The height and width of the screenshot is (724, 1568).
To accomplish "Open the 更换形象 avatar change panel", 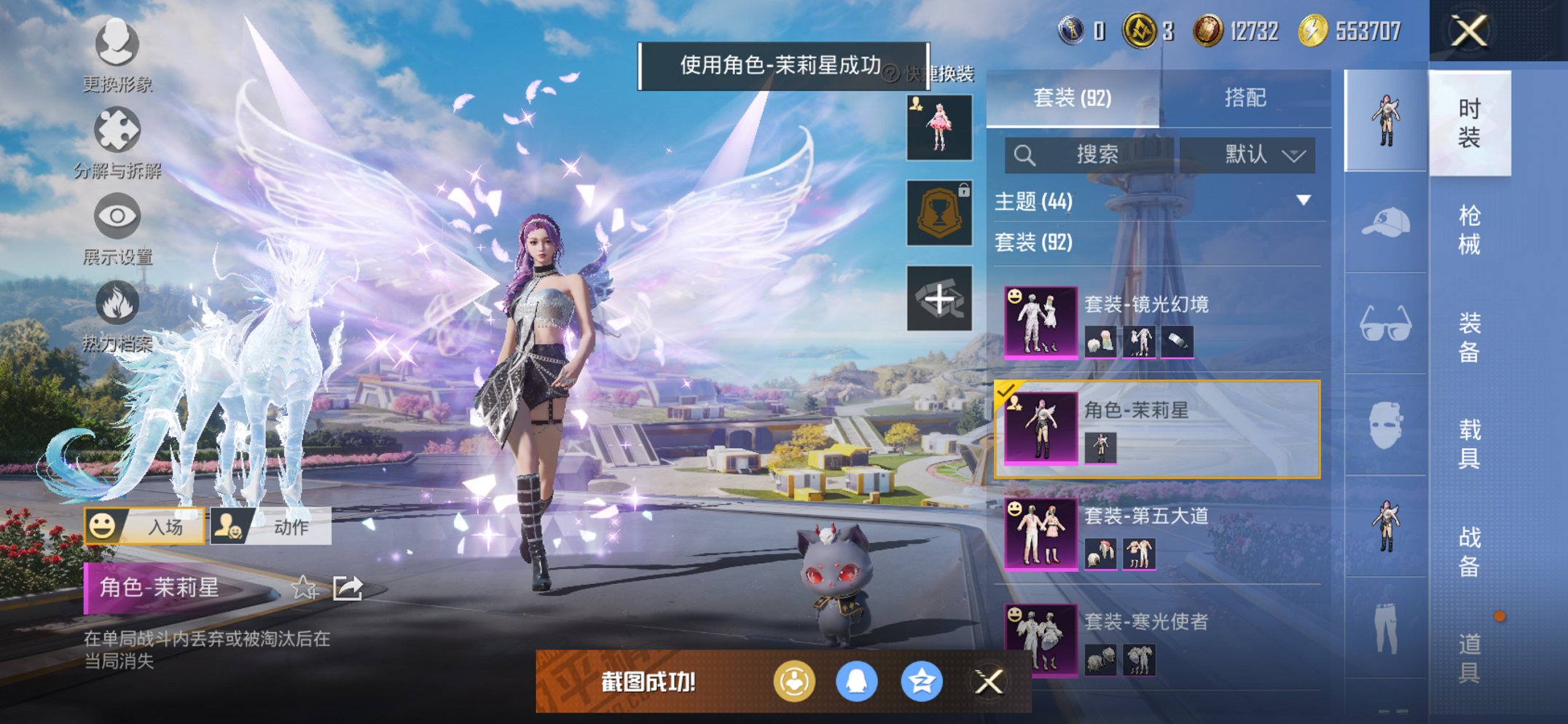I will tap(117, 45).
